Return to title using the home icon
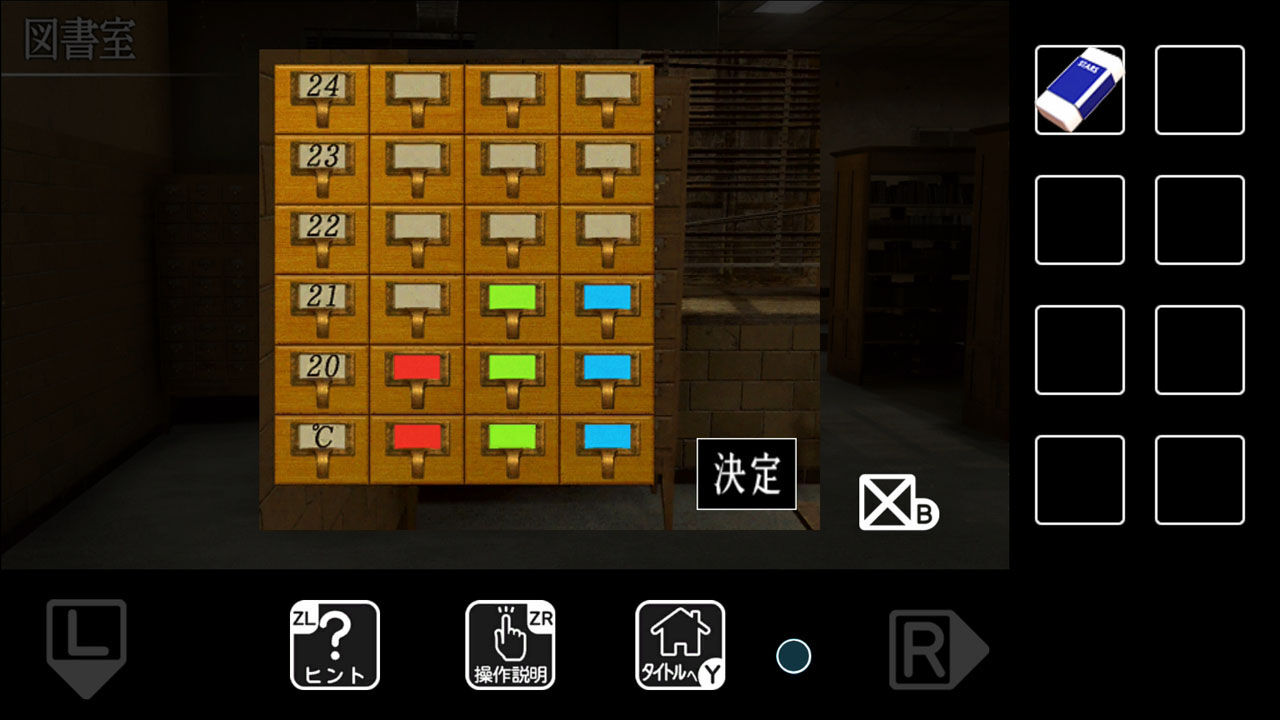This screenshot has height=720, width=1280. pyautogui.click(x=679, y=643)
